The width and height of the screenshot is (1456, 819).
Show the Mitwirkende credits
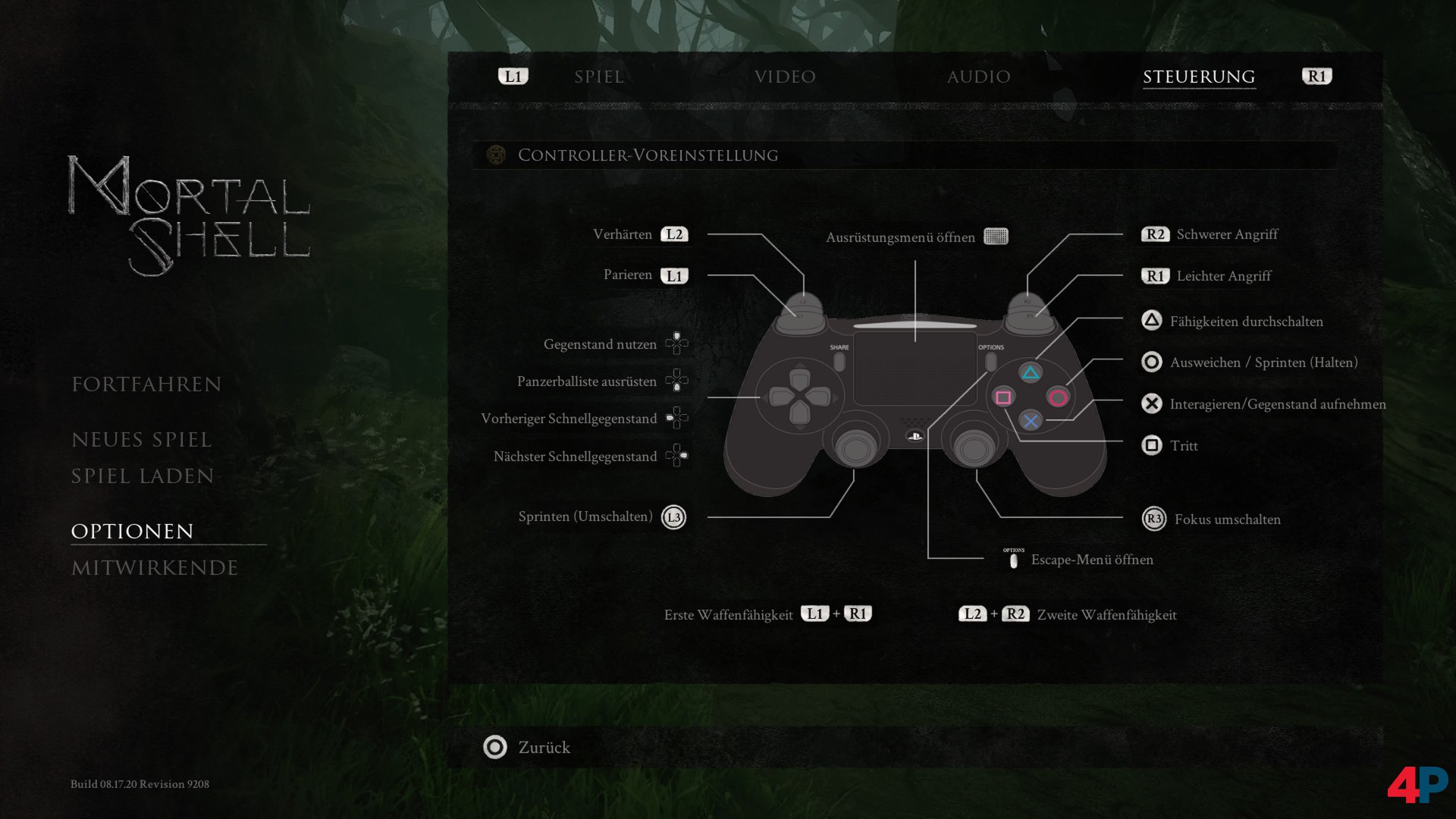coord(155,568)
